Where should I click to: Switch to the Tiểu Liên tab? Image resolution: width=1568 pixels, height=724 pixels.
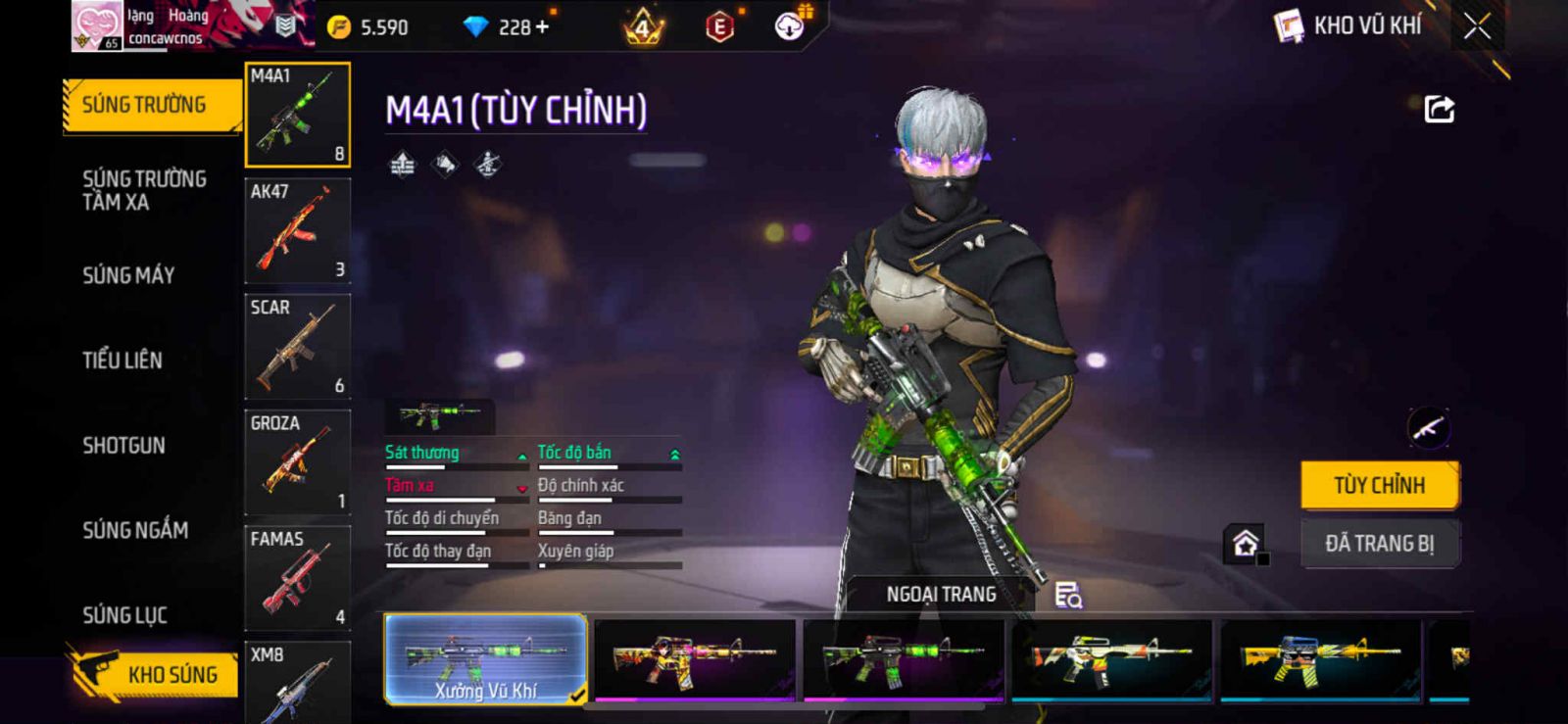122,361
